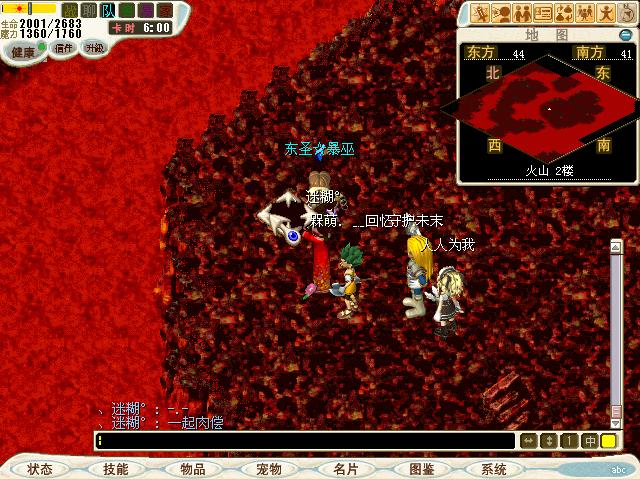This screenshot has width=640, height=480.
Task: Open the 系统 system menu
Action: (x=494, y=469)
